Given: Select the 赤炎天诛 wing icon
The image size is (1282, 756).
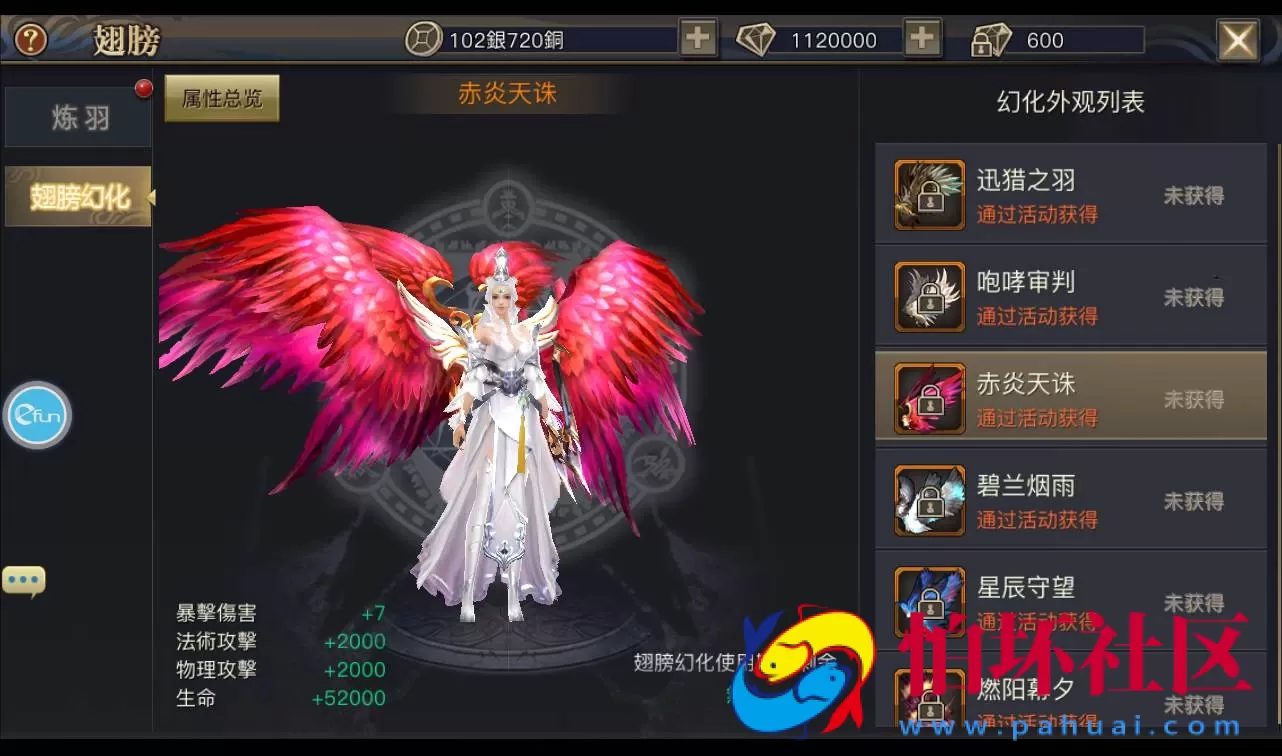Looking at the screenshot, I should (928, 398).
